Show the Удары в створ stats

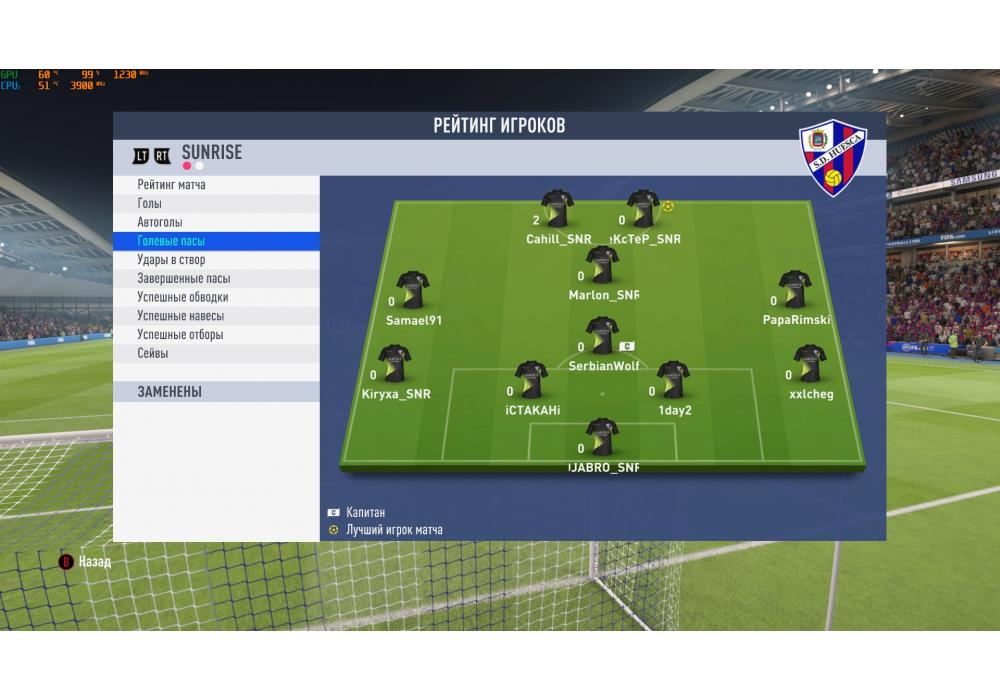click(171, 260)
